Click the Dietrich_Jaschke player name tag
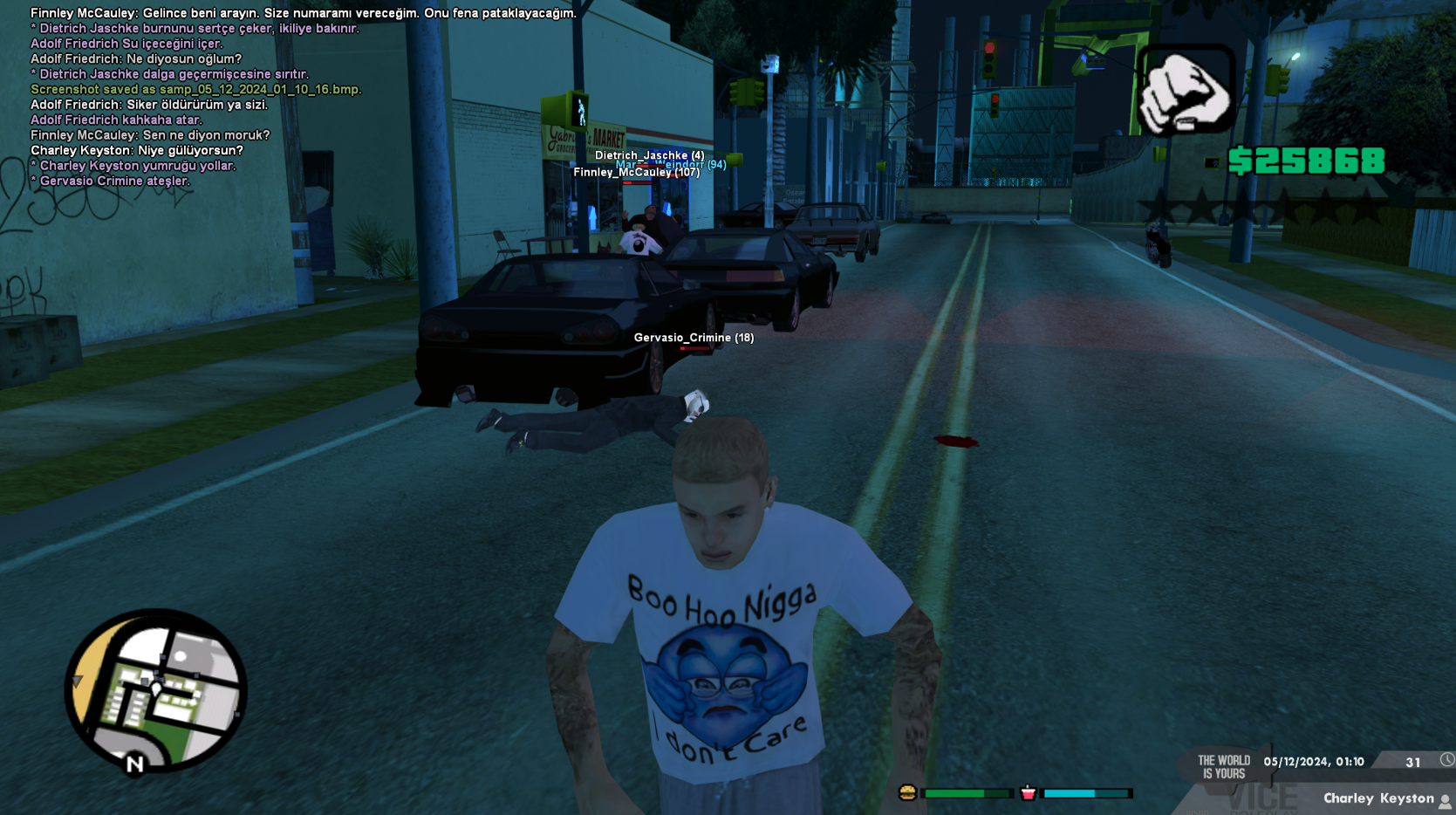The height and width of the screenshot is (815, 1456). (649, 155)
